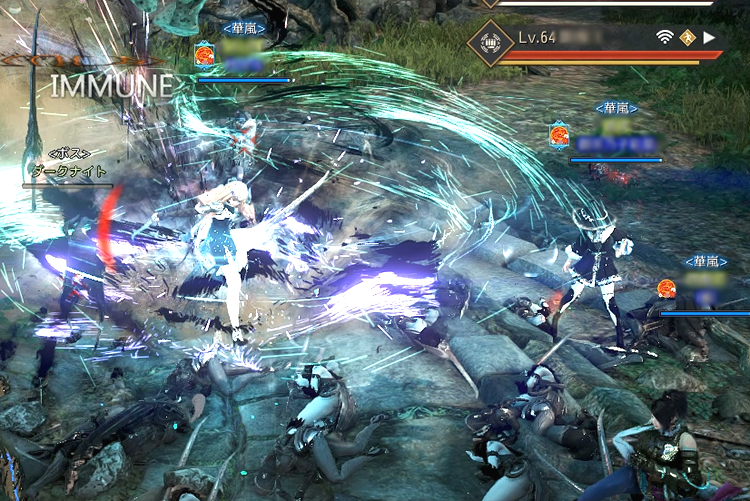This screenshot has height=501, width=750.
Task: Select the orange running-figure diamond icon
Action: (x=687, y=38)
